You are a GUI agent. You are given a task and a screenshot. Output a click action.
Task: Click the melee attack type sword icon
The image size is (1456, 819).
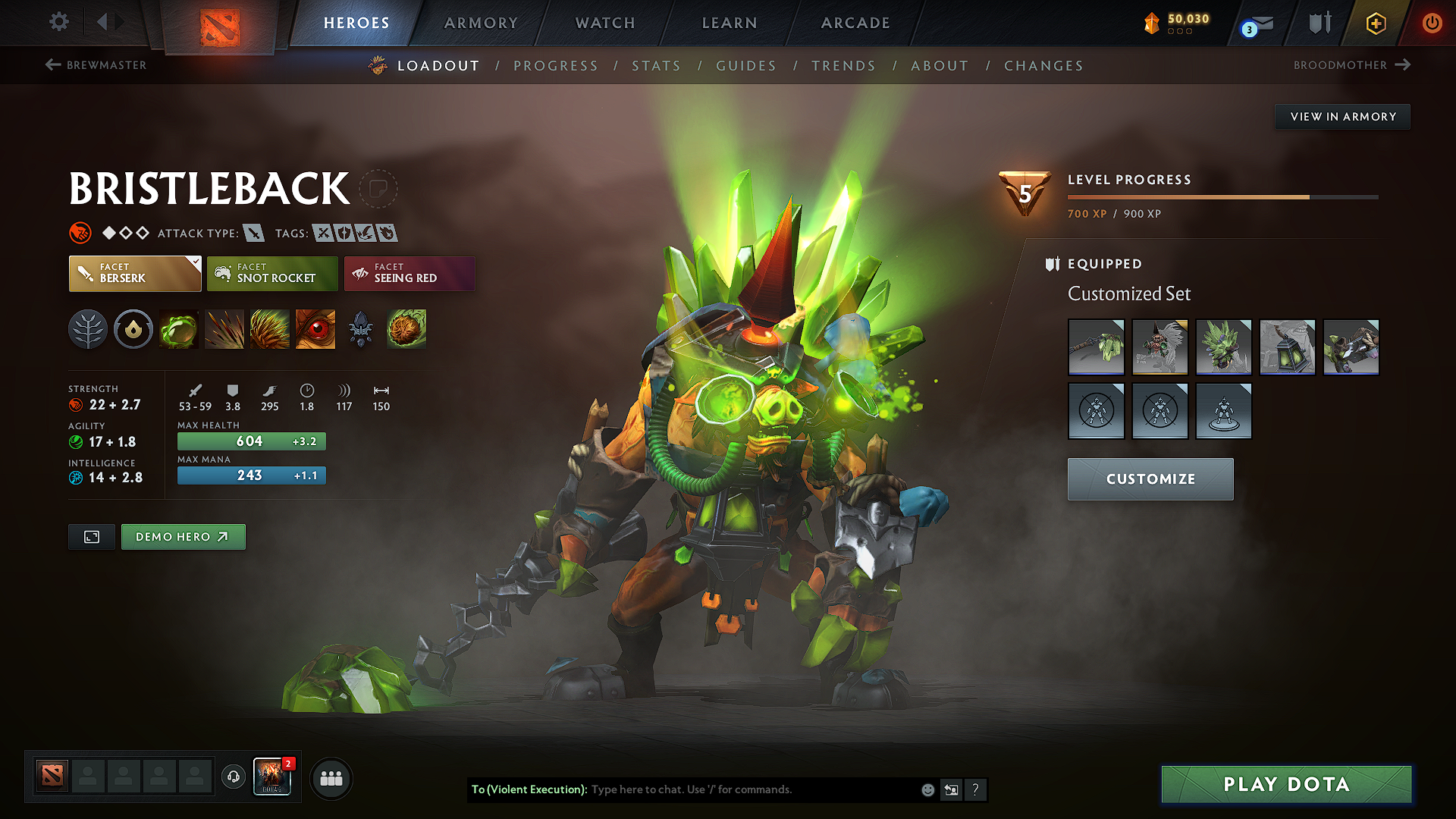(253, 233)
